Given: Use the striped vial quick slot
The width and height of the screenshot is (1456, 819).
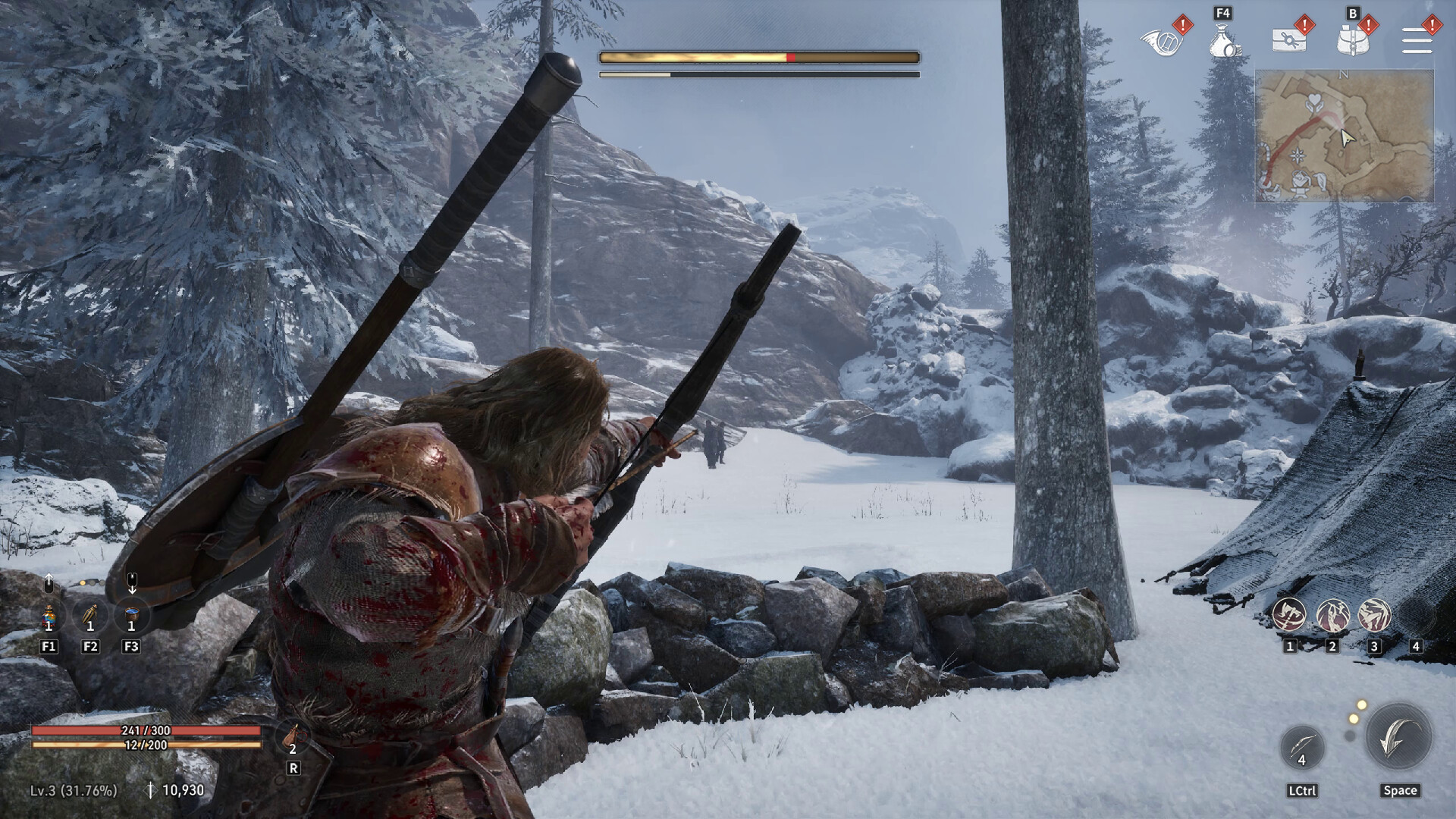Looking at the screenshot, I should click(x=90, y=617).
